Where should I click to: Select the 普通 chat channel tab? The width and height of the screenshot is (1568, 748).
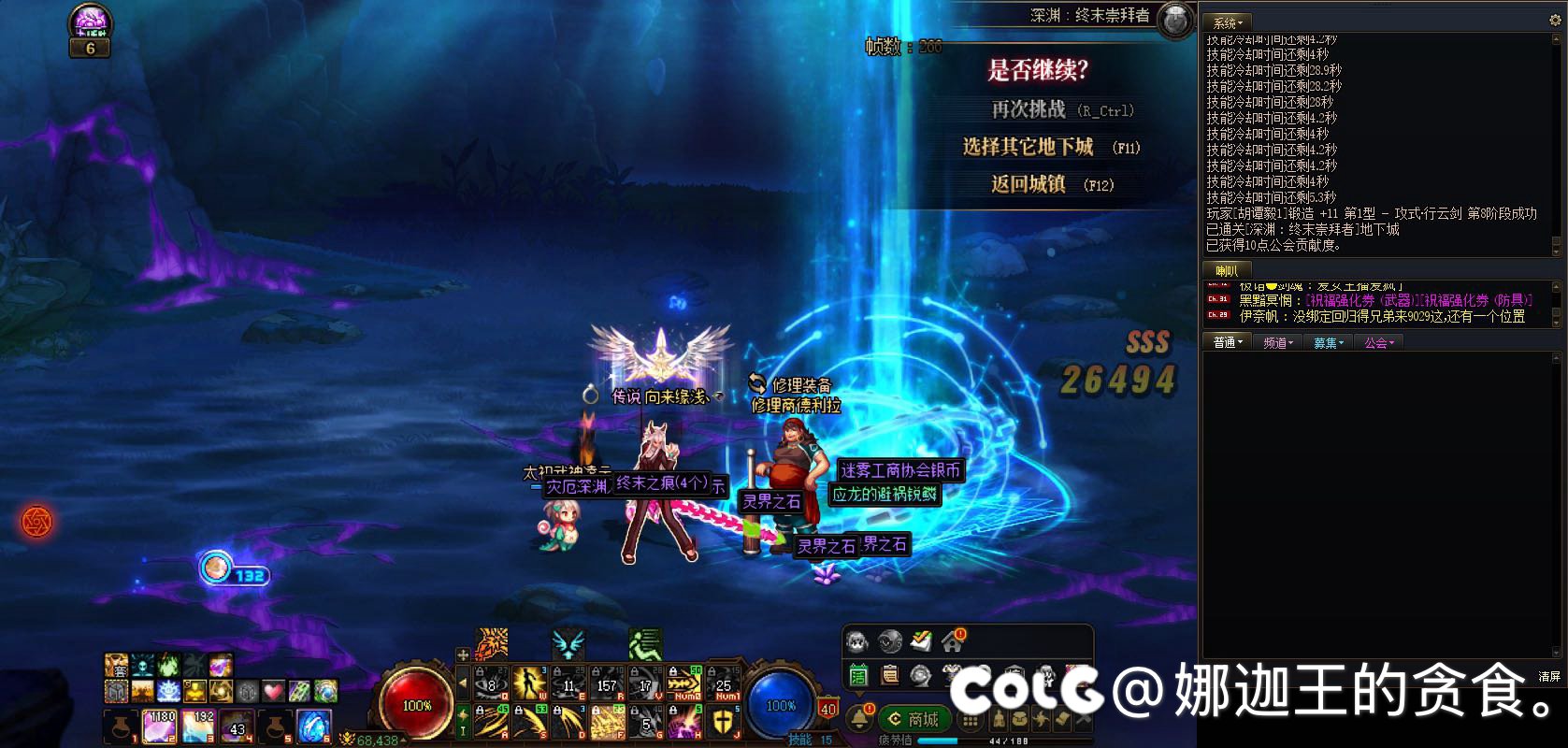[x=1228, y=343]
